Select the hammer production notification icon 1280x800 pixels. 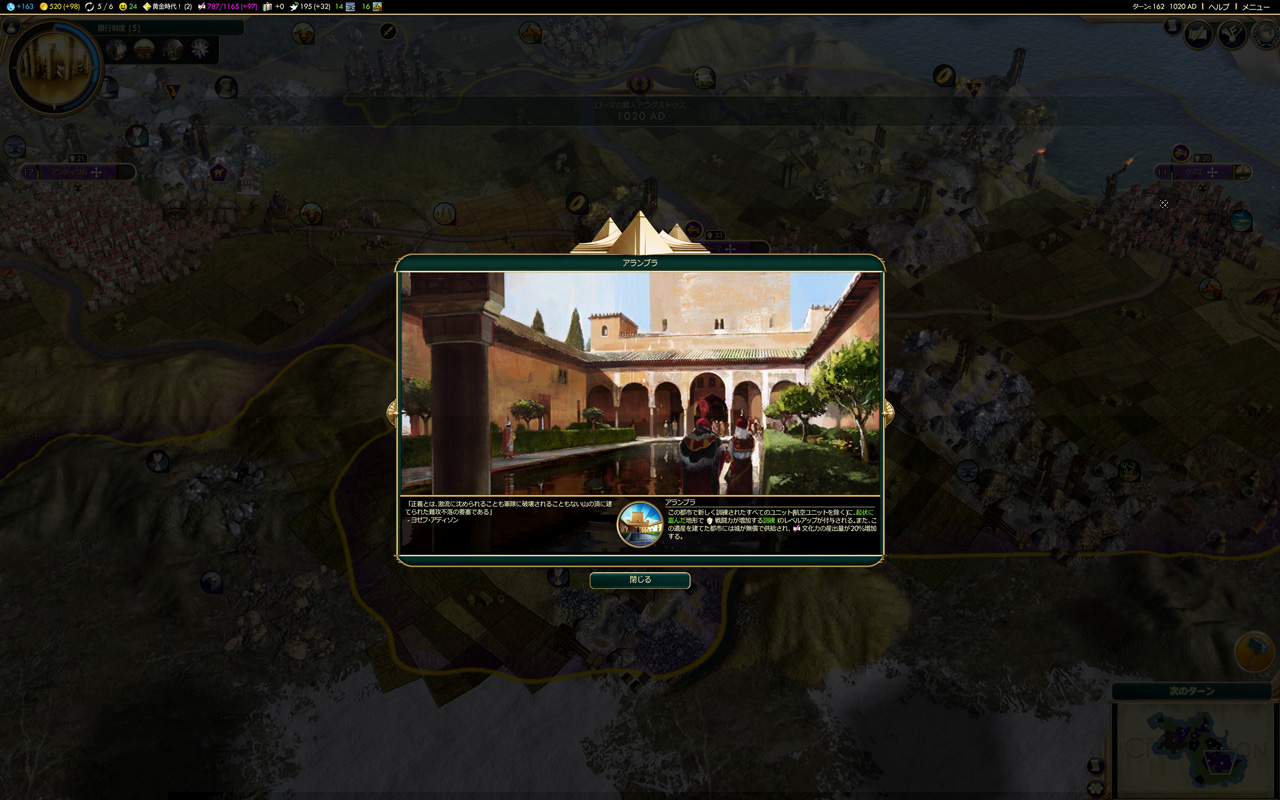coord(1253,652)
